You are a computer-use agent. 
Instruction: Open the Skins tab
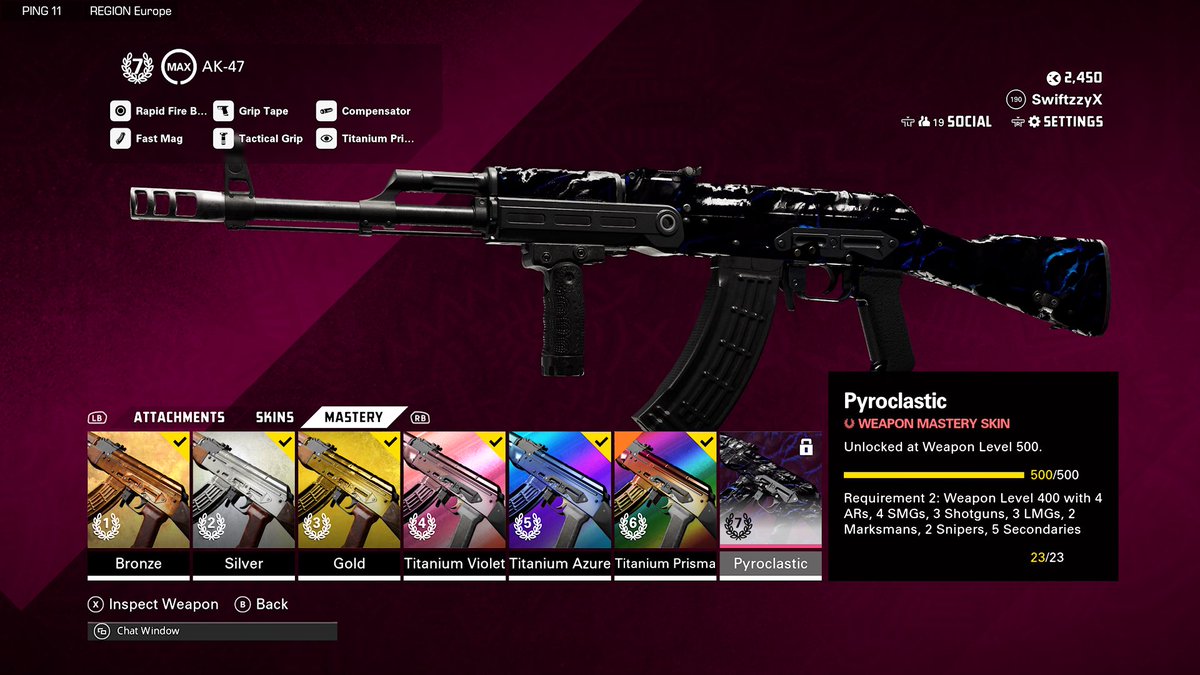(275, 417)
